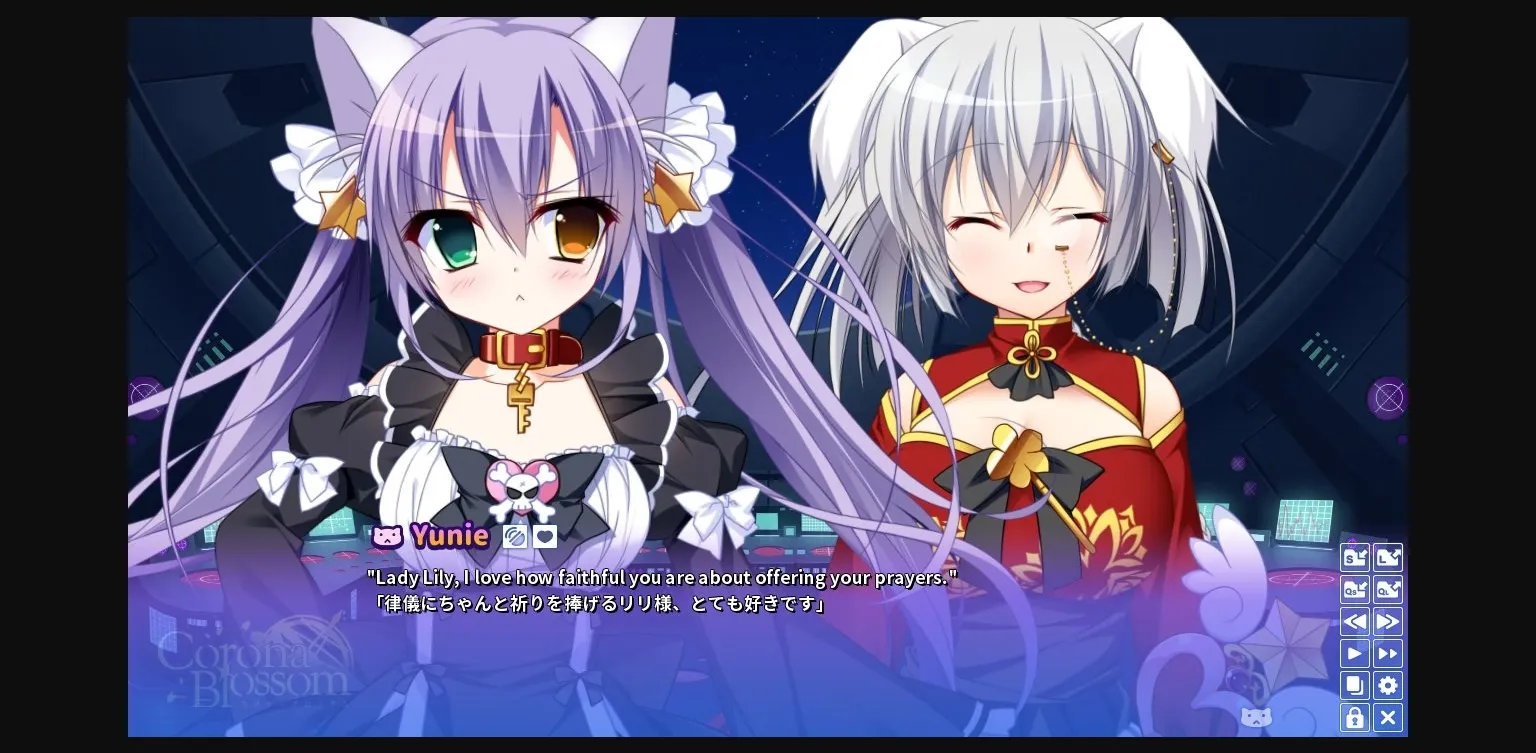
Task: Perform a quick save using the Qs icon
Action: click(1355, 590)
